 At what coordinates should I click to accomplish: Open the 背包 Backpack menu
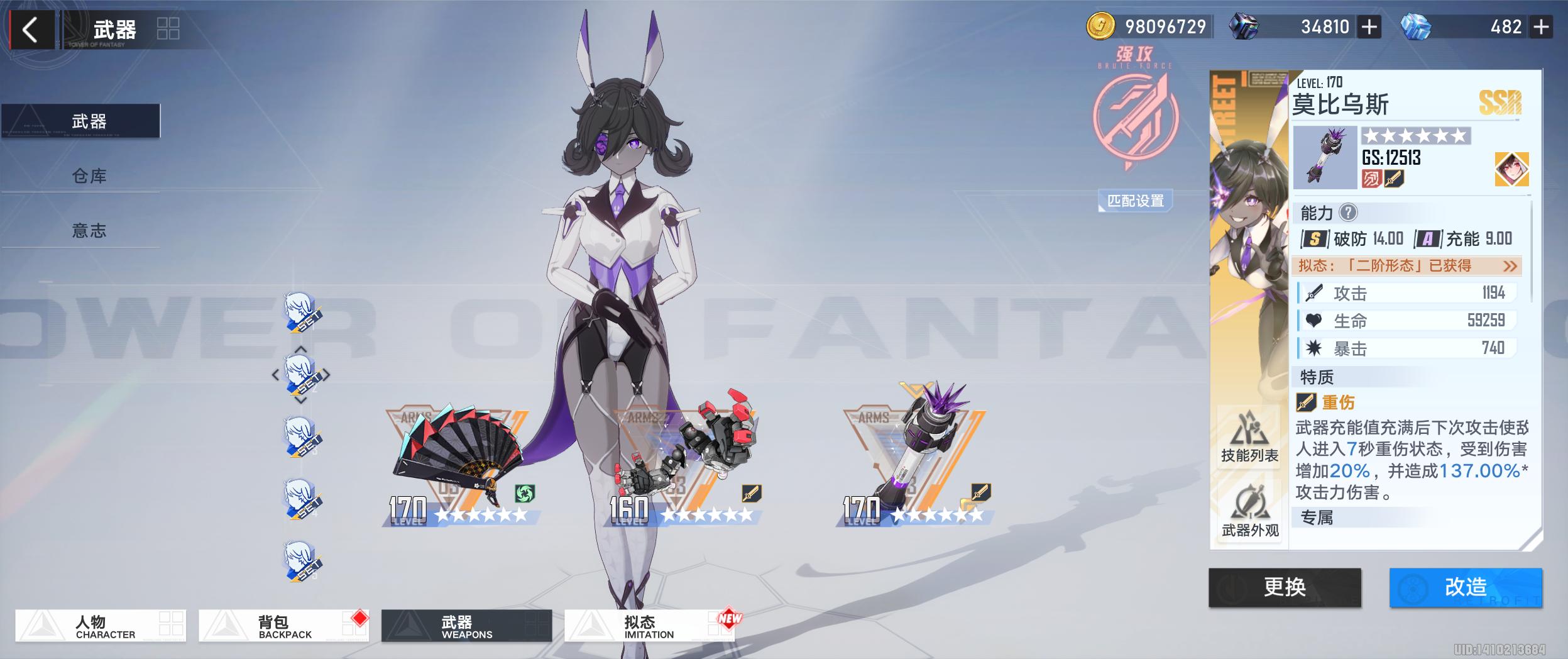(x=283, y=626)
